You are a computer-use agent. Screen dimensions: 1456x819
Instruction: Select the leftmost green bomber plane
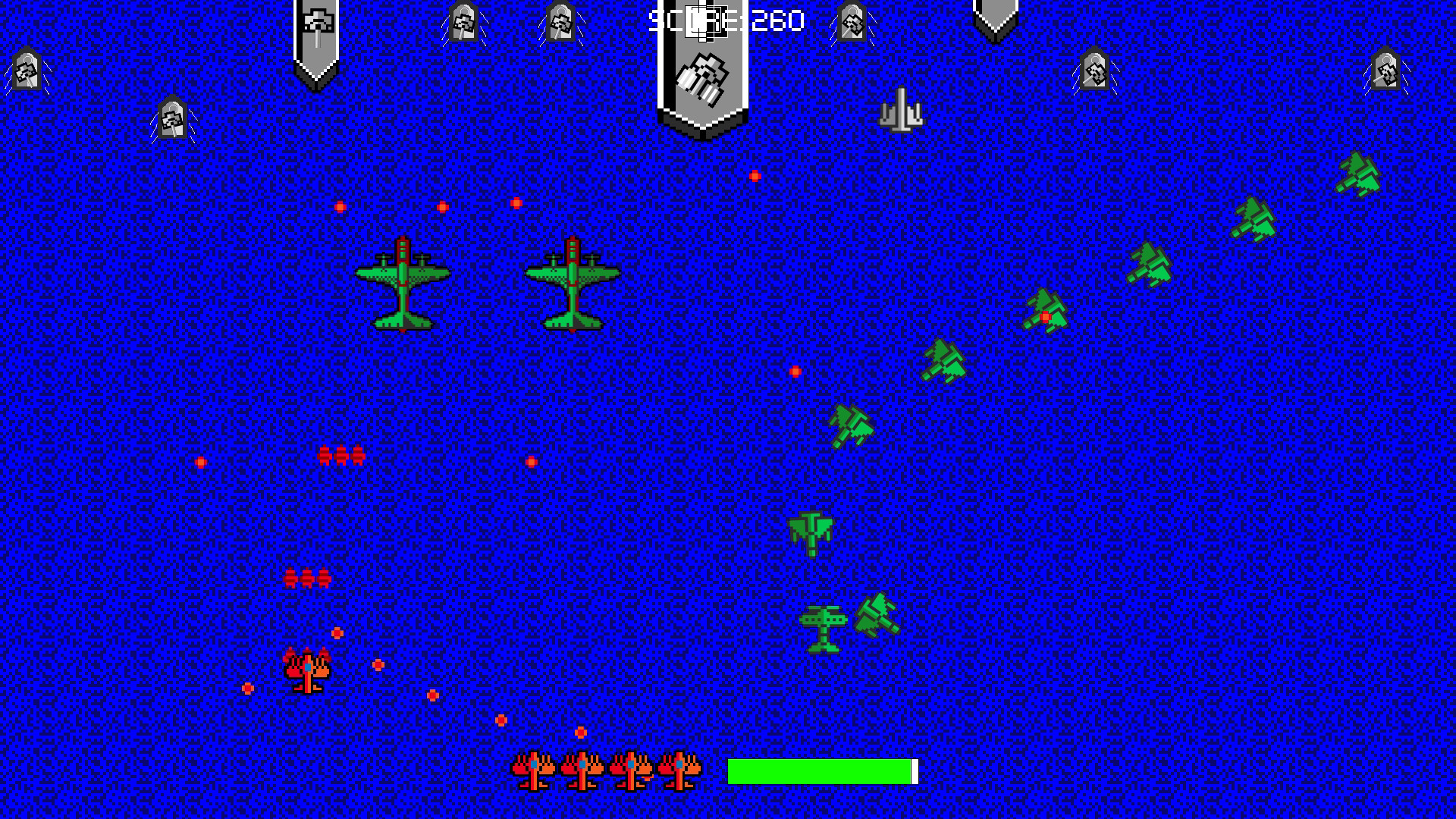point(402,284)
